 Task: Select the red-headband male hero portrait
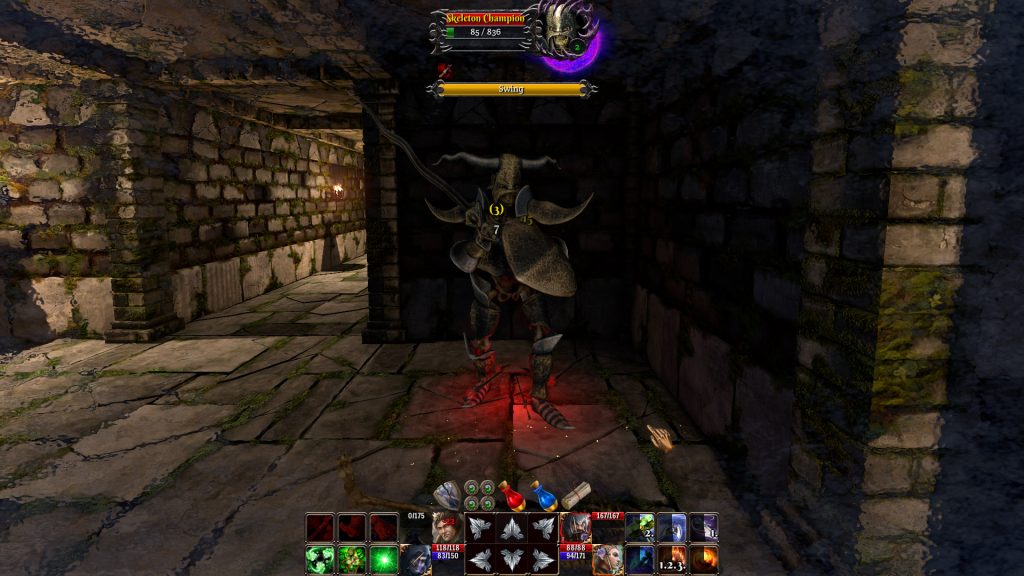pyautogui.click(x=445, y=526)
